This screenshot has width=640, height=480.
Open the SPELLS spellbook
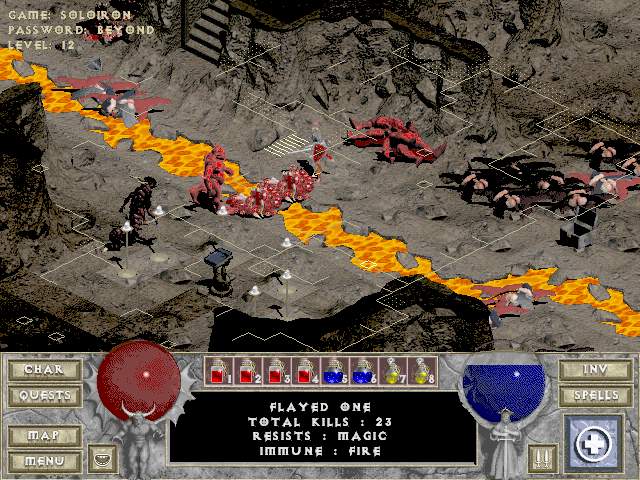(x=596, y=395)
